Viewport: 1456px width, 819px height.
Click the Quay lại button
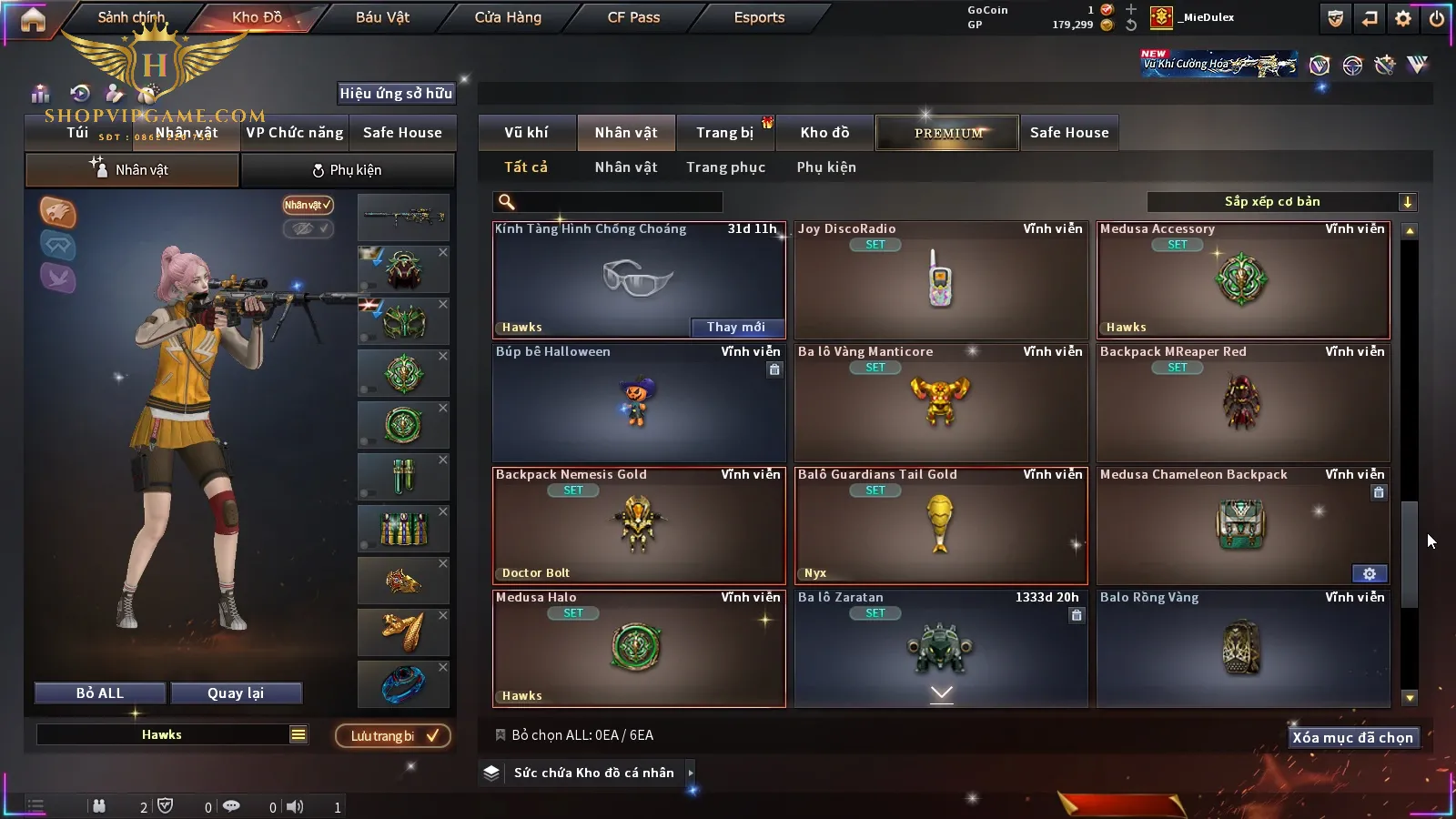click(236, 693)
